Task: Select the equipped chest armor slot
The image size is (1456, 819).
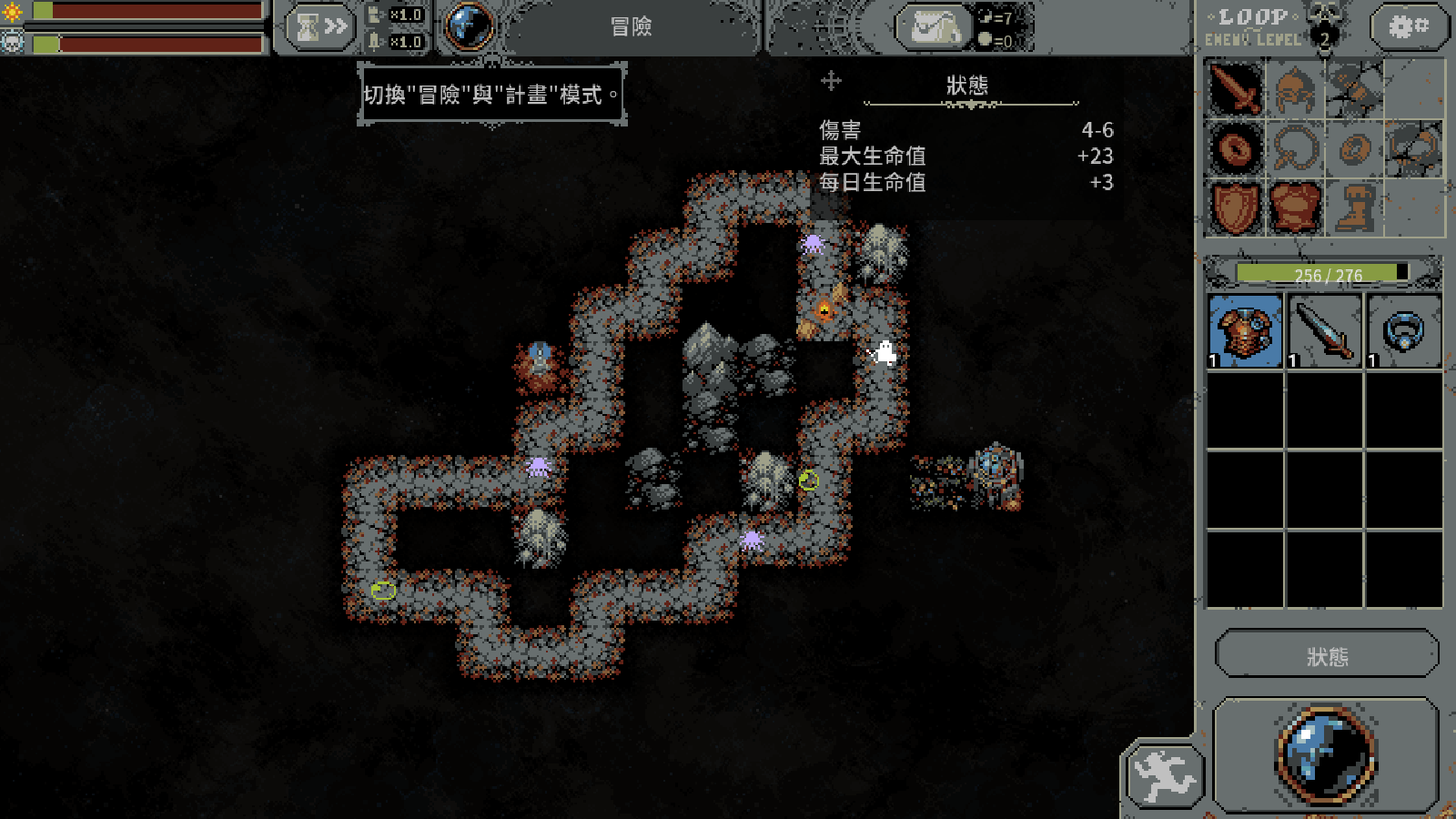Action: (1295, 207)
